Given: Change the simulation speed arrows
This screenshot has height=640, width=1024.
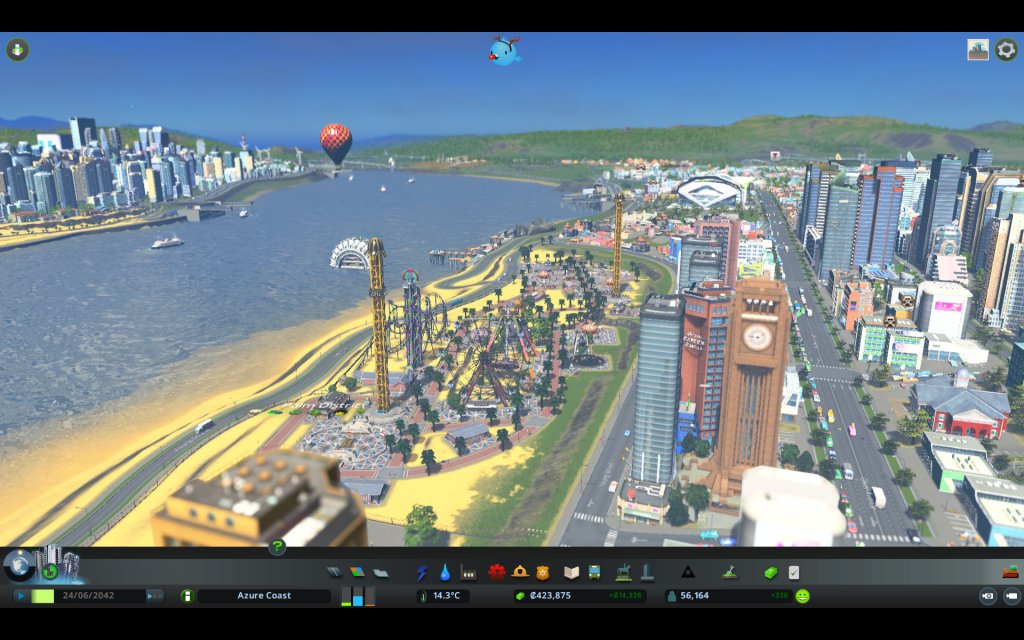Looking at the screenshot, I should pos(154,596).
